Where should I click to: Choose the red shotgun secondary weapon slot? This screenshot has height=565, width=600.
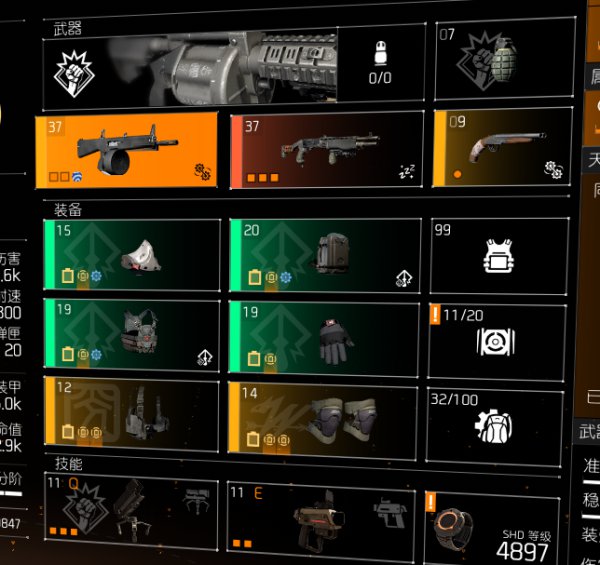322,150
